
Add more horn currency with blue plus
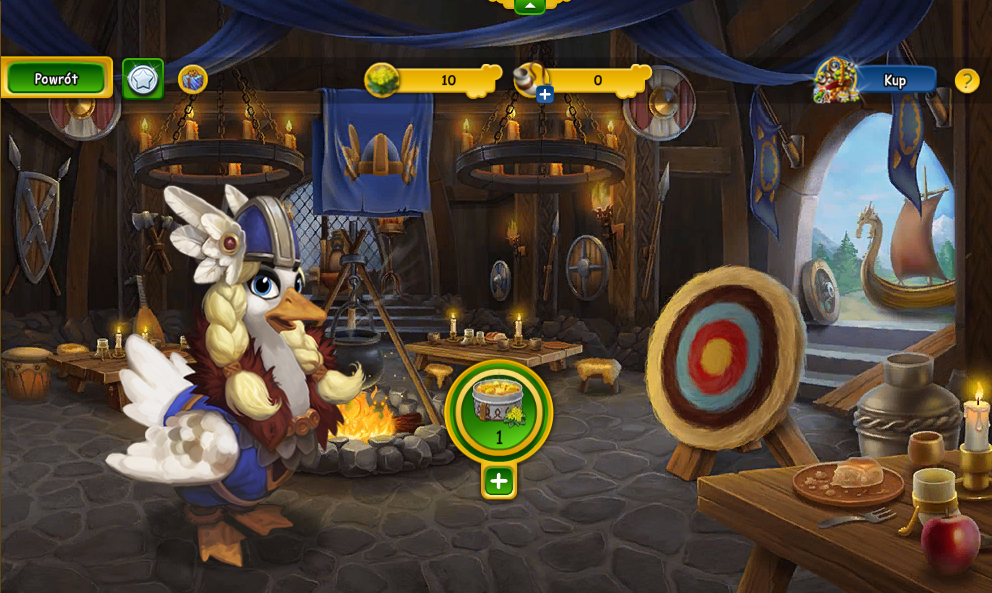tap(545, 95)
